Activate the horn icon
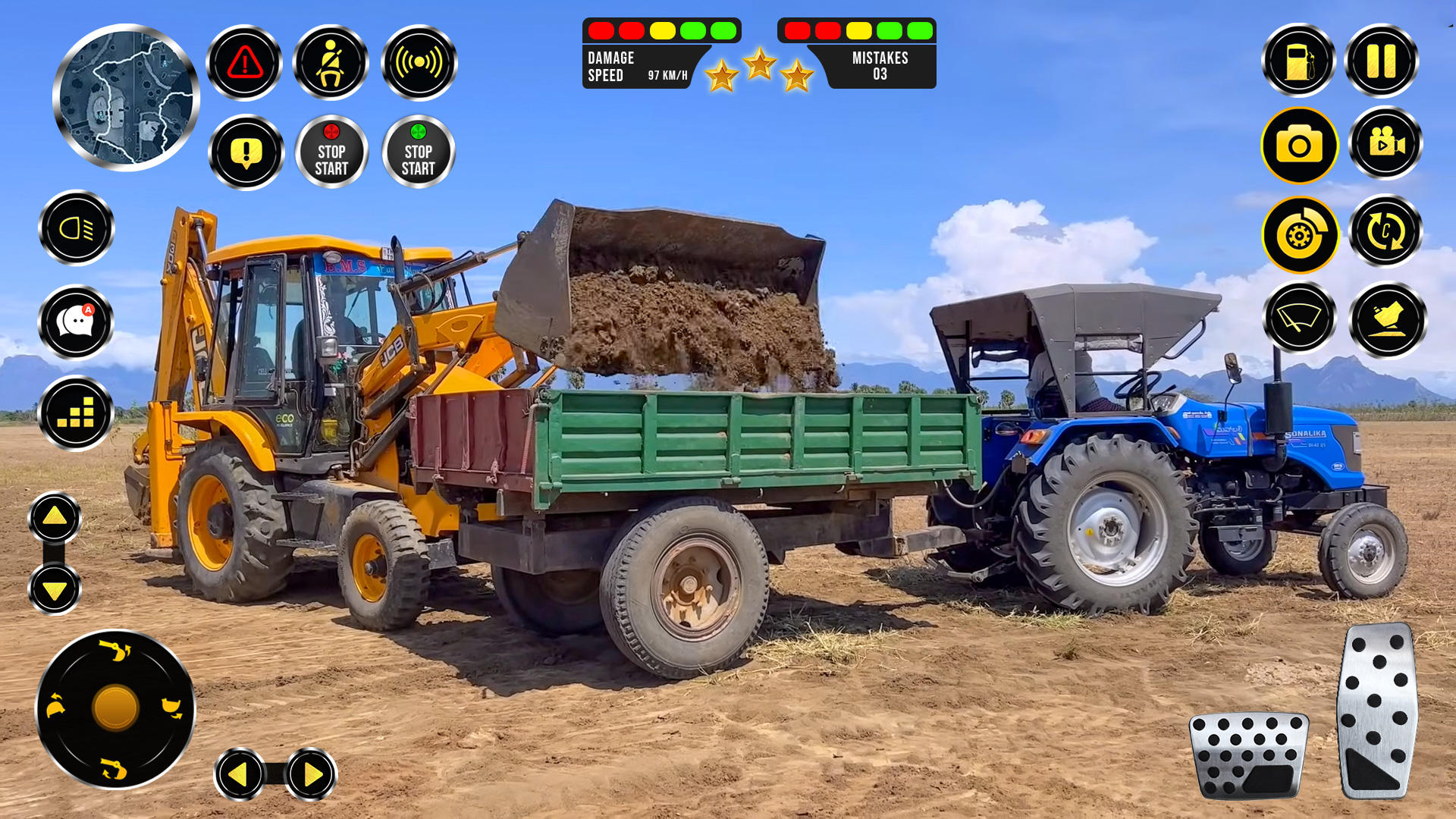 419,62
